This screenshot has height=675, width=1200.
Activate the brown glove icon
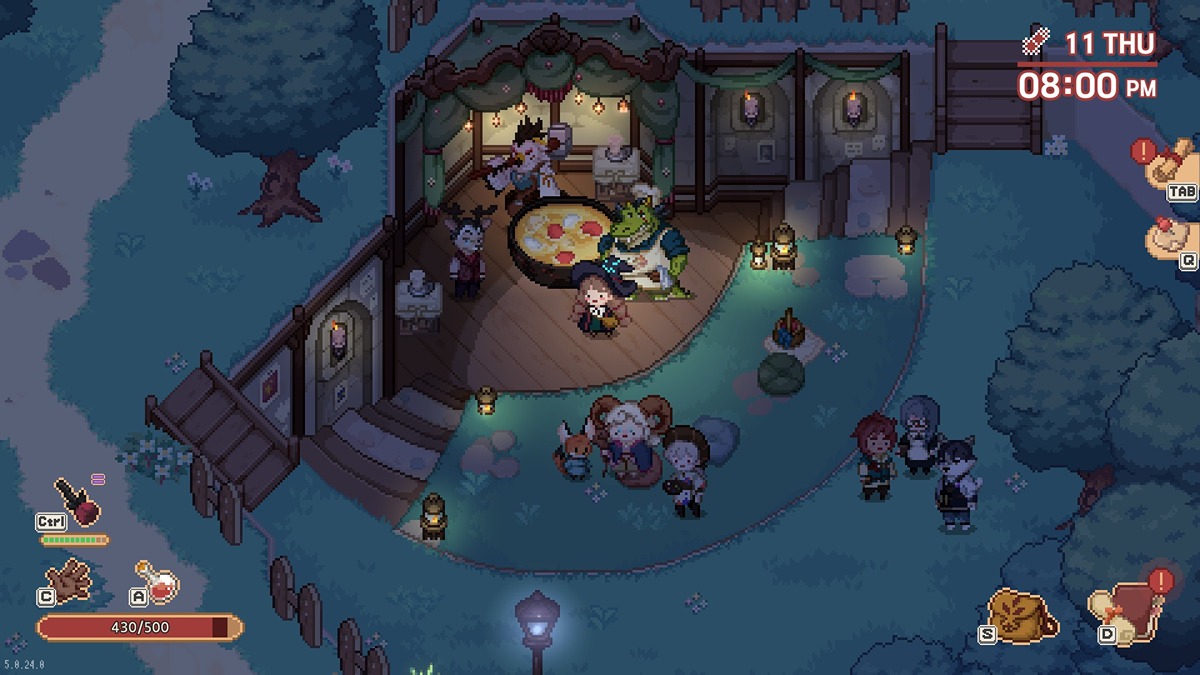point(72,578)
